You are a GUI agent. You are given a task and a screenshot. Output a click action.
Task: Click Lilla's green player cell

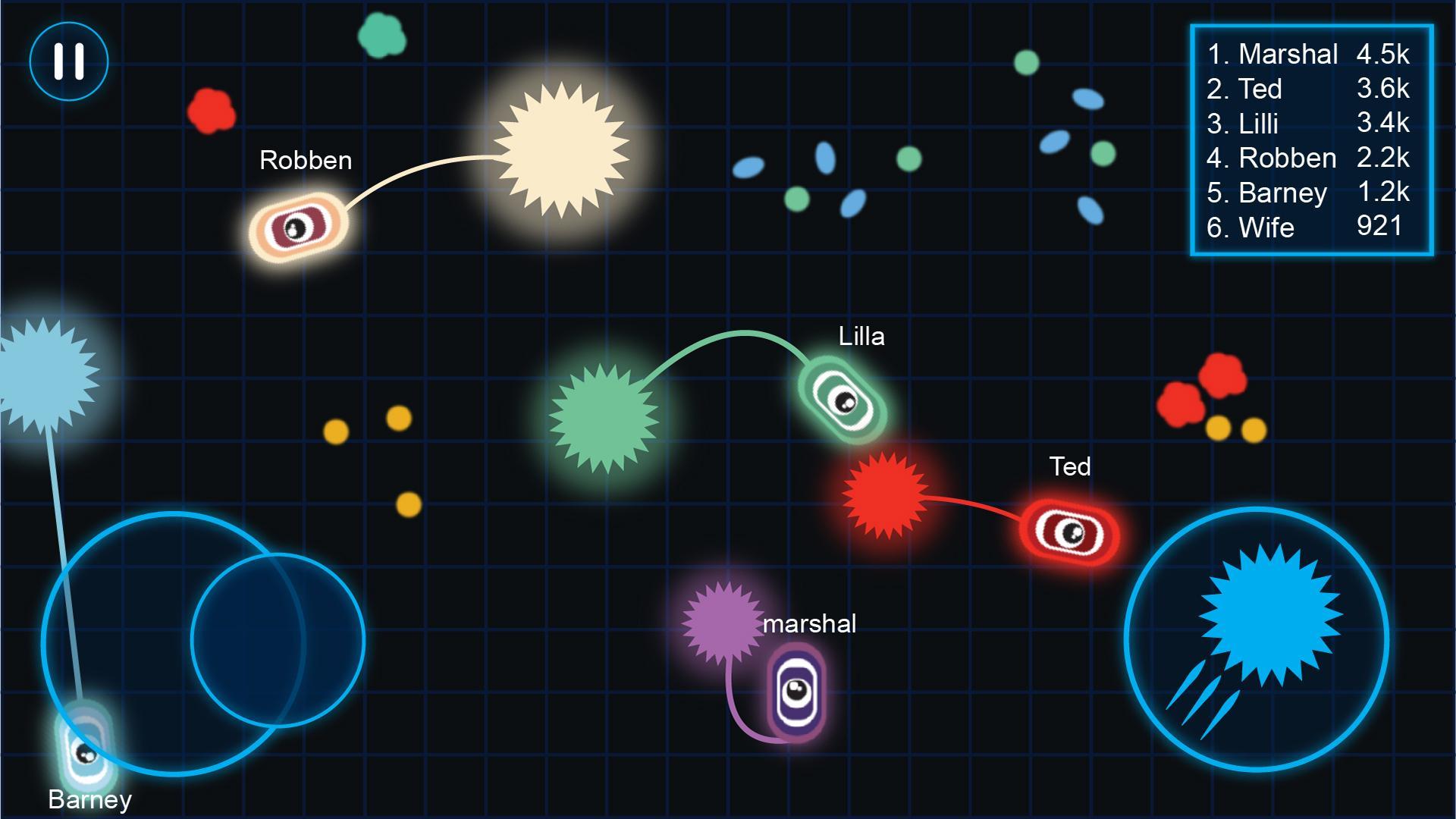(844, 402)
